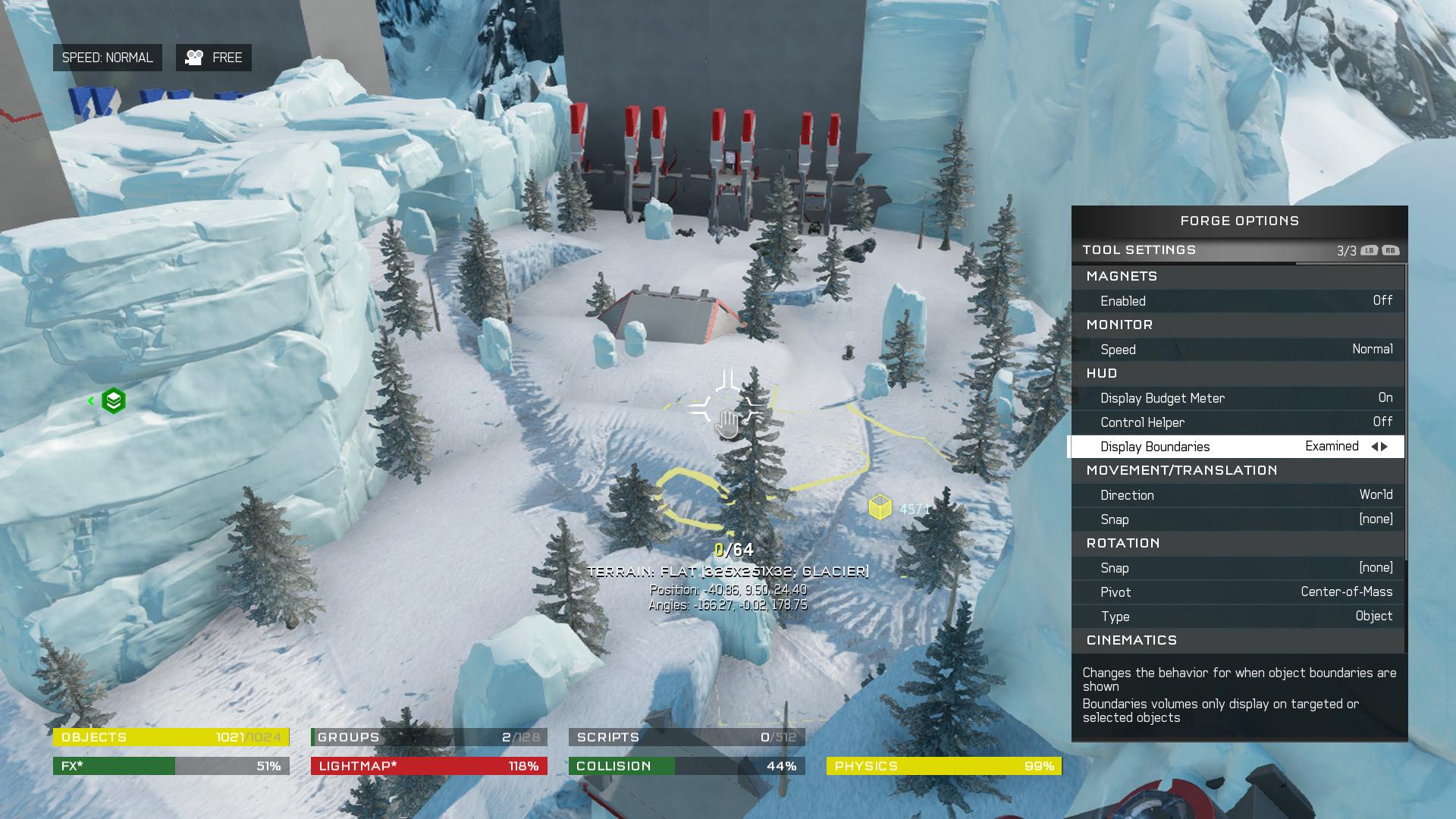Image resolution: width=1456 pixels, height=819 pixels.
Task: Change the rotation Pivot option
Action: click(x=1238, y=592)
